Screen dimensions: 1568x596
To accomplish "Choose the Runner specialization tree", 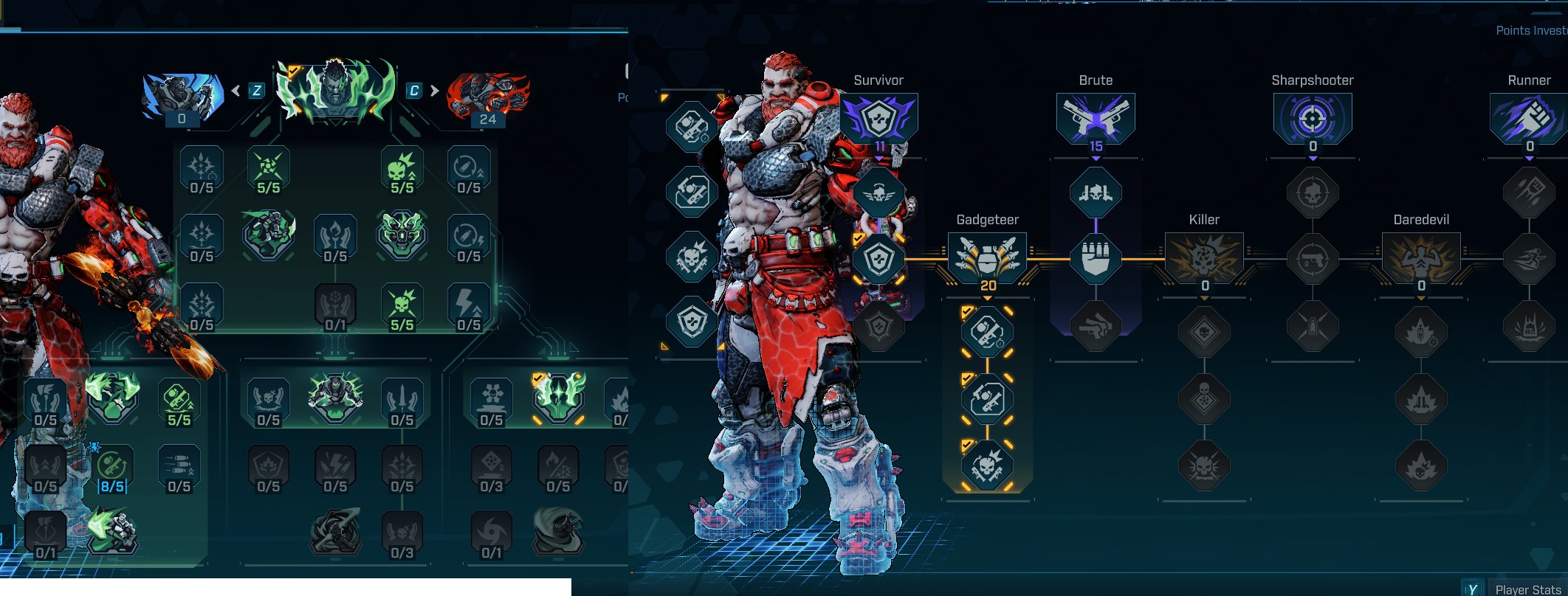I will (1528, 118).
